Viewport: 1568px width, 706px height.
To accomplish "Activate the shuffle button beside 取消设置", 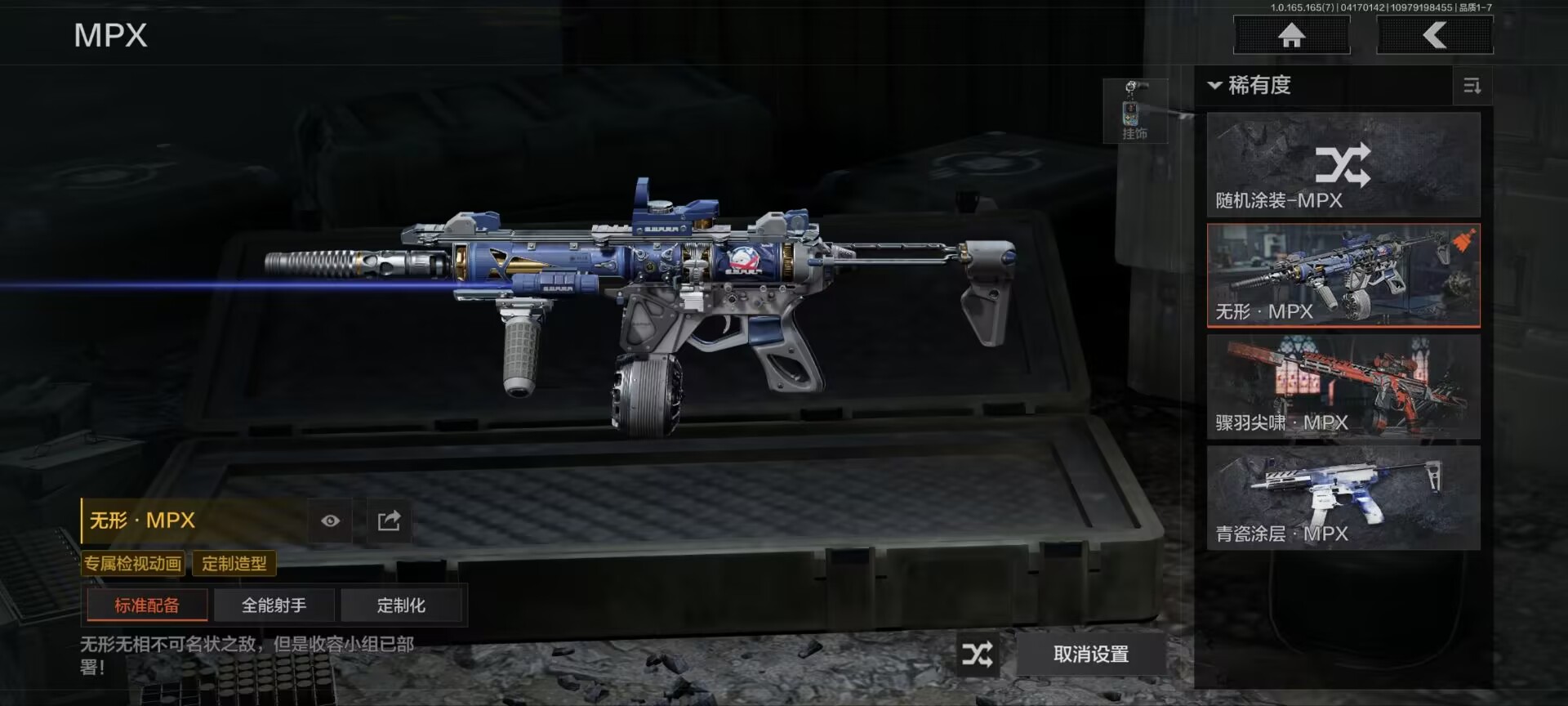I will [x=978, y=654].
